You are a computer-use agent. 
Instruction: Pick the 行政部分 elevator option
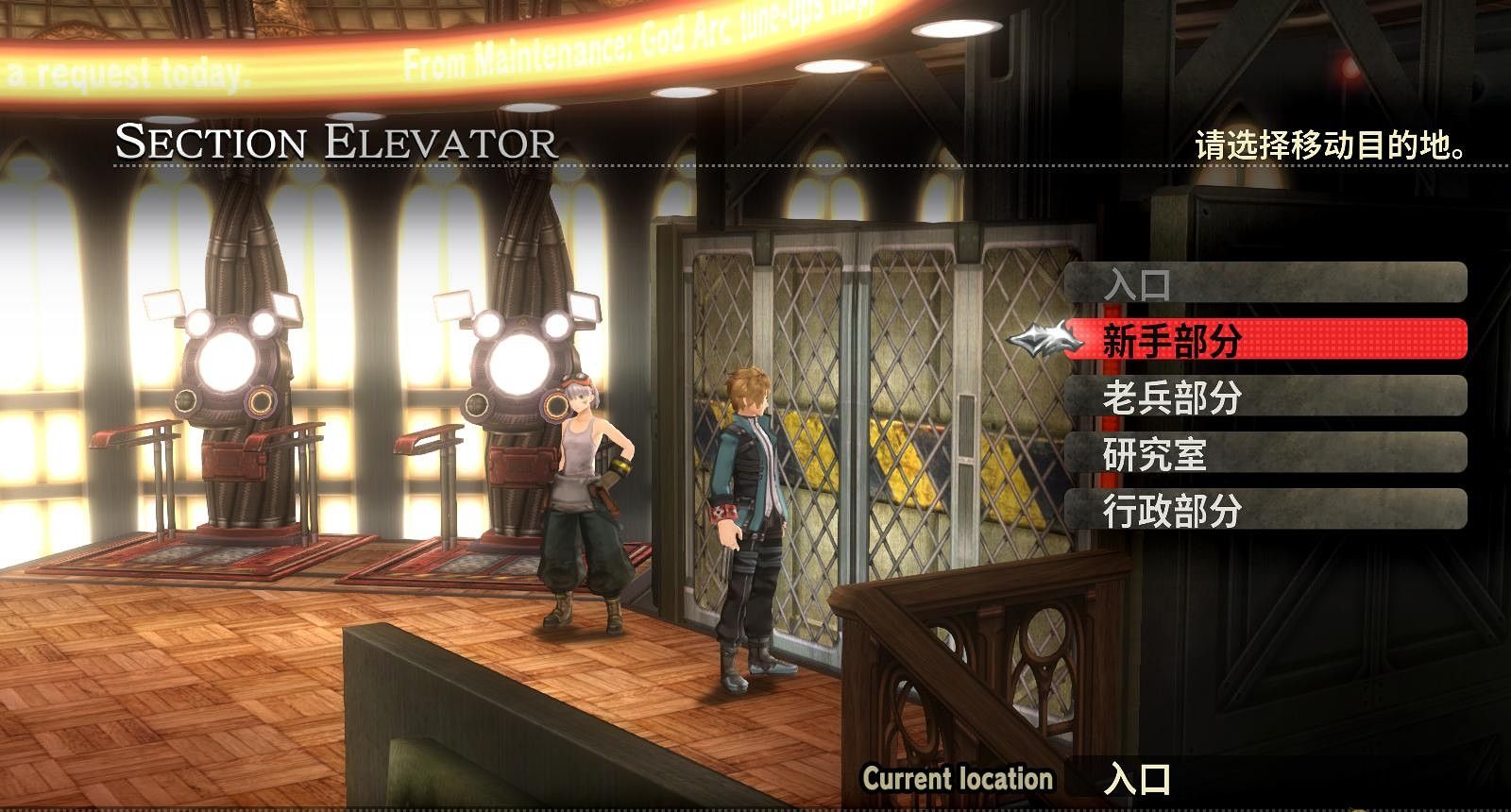click(1265, 511)
